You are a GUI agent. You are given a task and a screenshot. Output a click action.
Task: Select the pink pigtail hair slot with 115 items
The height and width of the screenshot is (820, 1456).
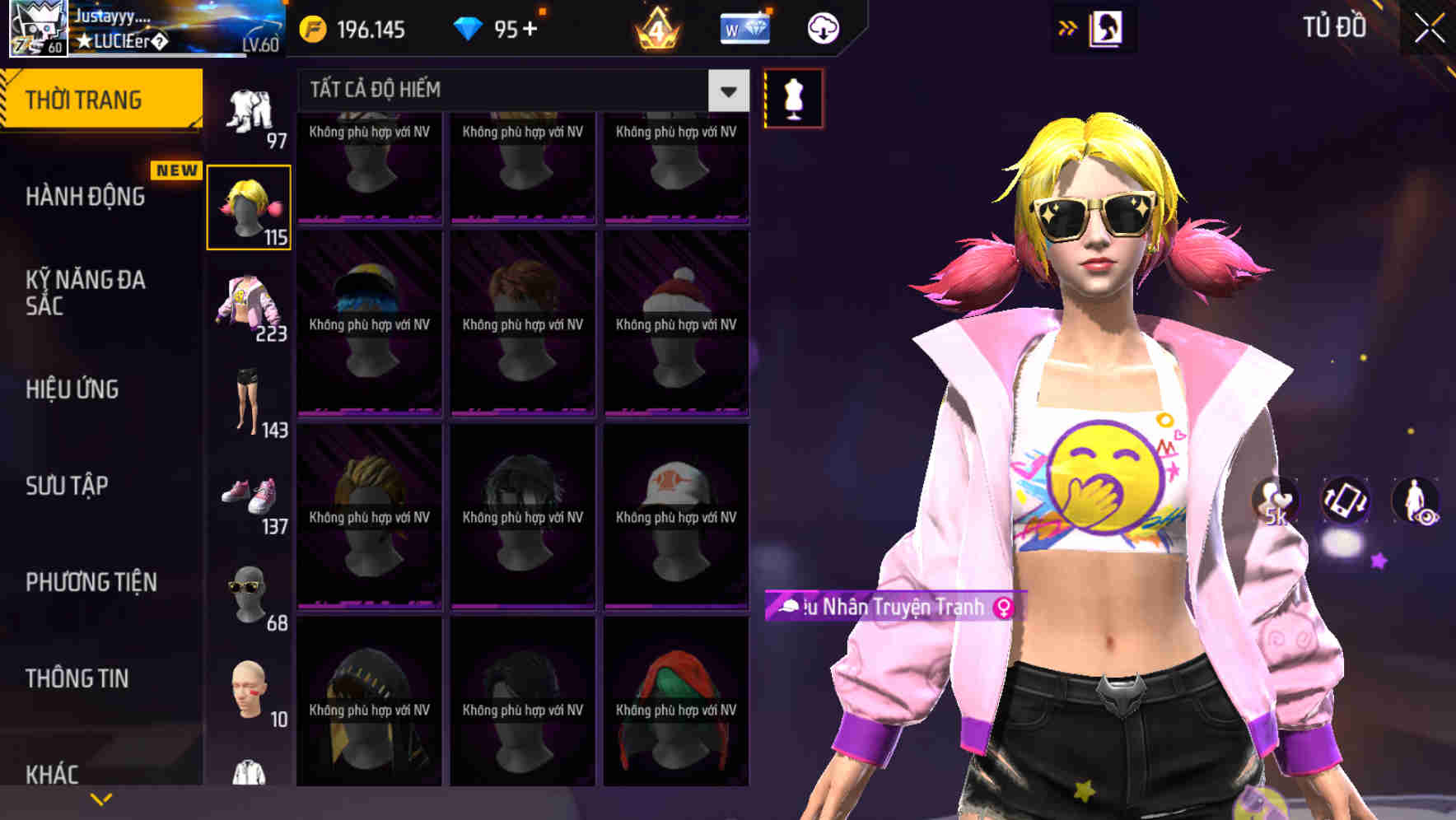pyautogui.click(x=250, y=204)
